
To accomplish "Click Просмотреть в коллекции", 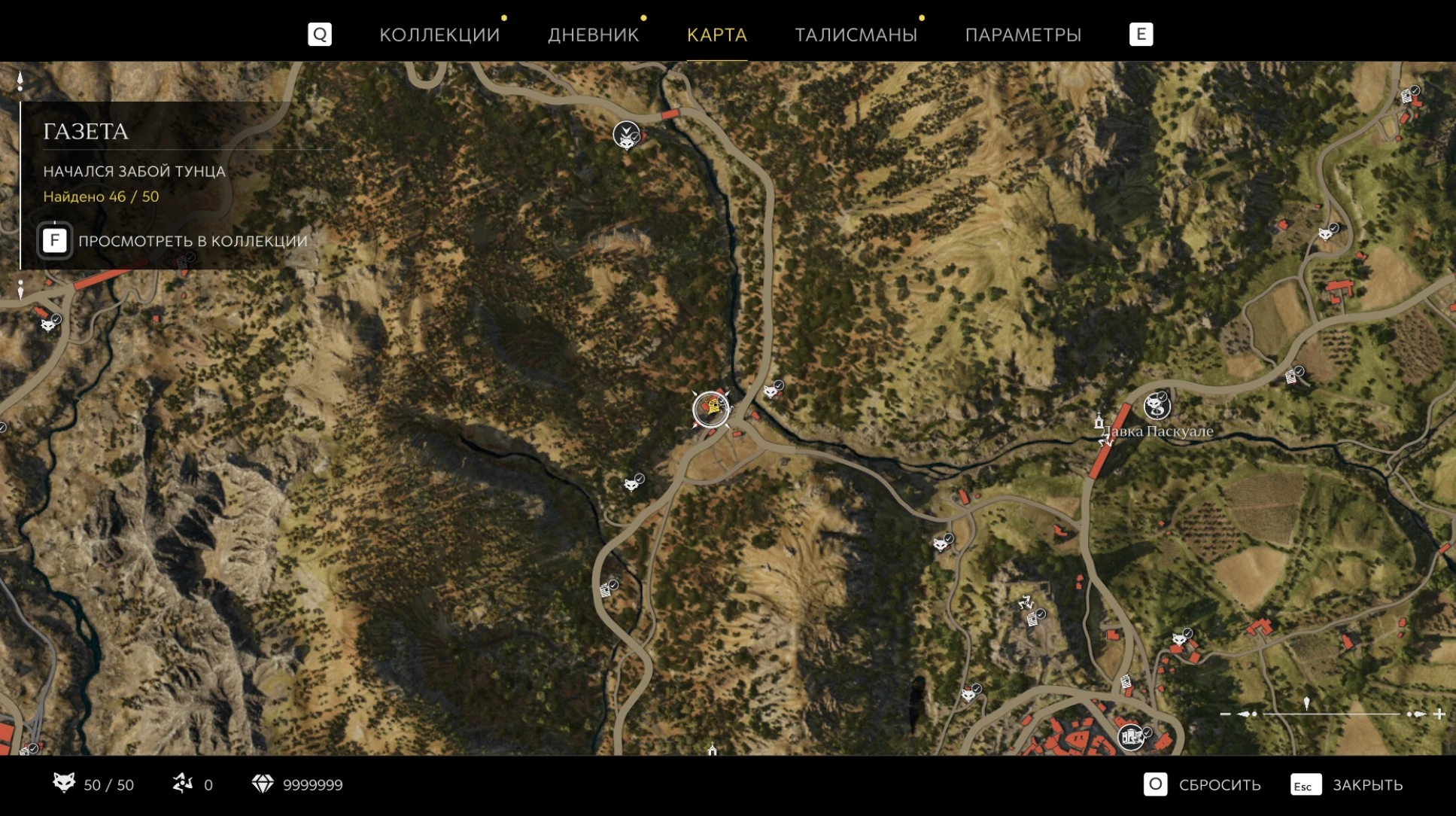I will pyautogui.click(x=174, y=241).
